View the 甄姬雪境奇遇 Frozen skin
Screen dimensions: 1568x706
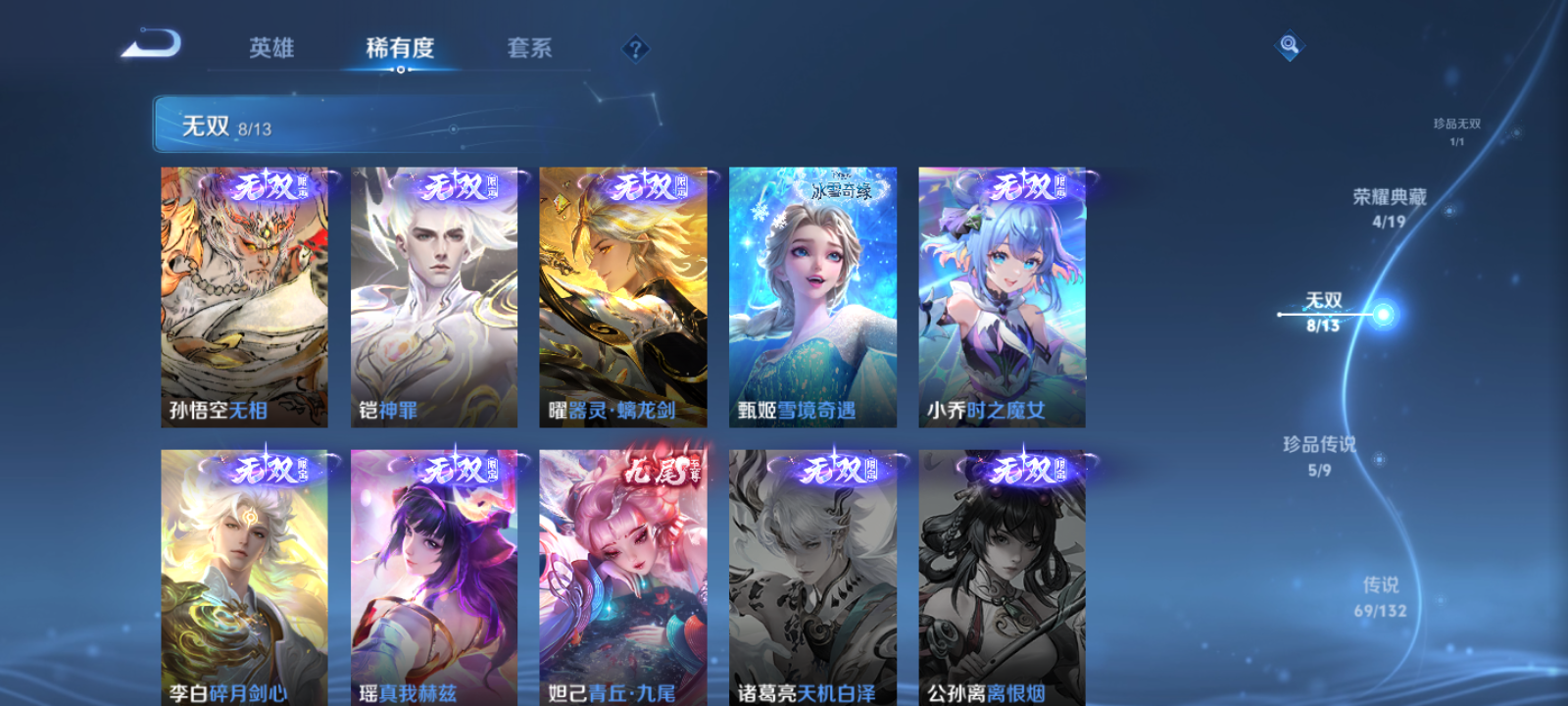pyautogui.click(x=811, y=294)
